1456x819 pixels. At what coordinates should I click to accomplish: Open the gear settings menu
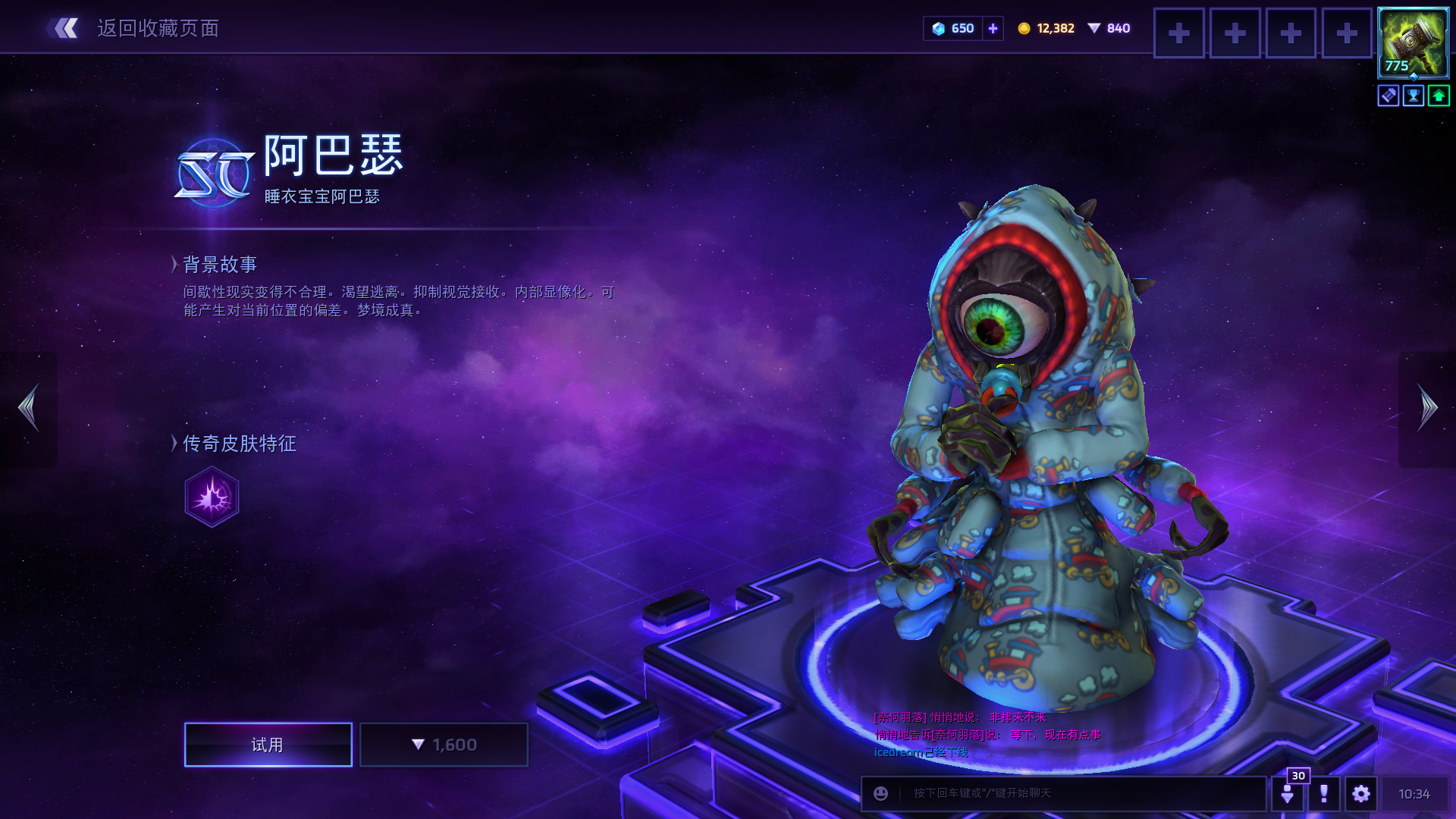click(x=1361, y=793)
